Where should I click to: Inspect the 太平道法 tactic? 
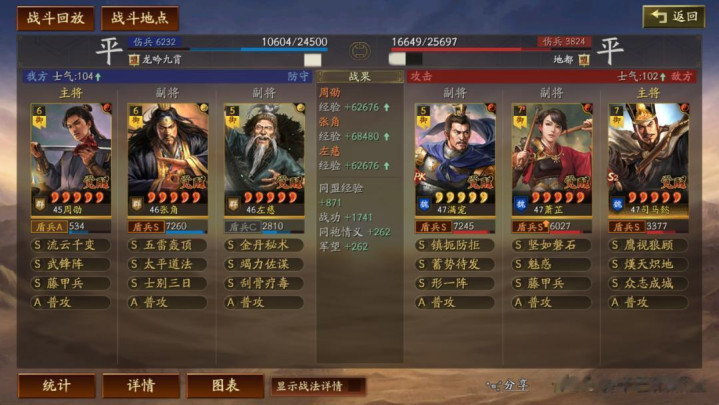coord(167,264)
